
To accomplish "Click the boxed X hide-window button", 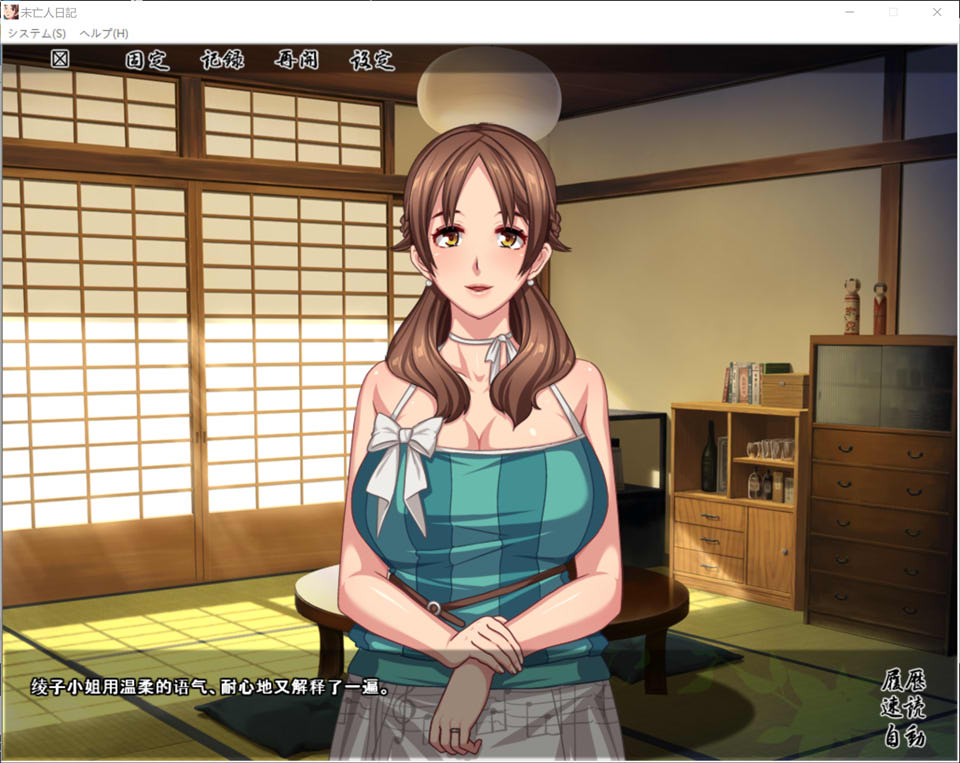I will [60, 59].
